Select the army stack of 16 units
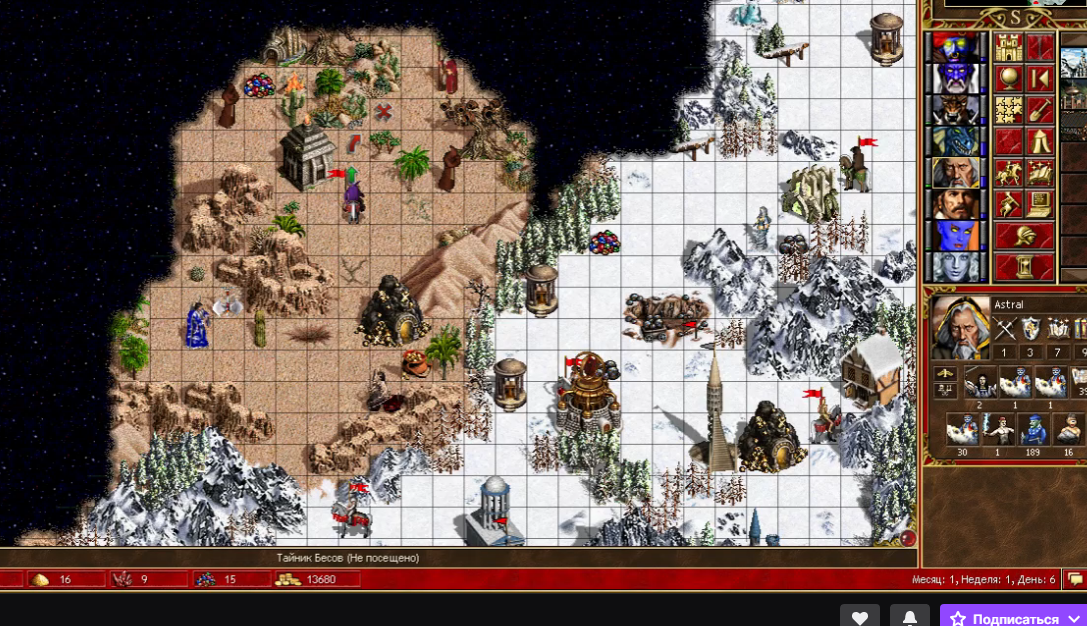The image size is (1087, 626). [x=1069, y=431]
